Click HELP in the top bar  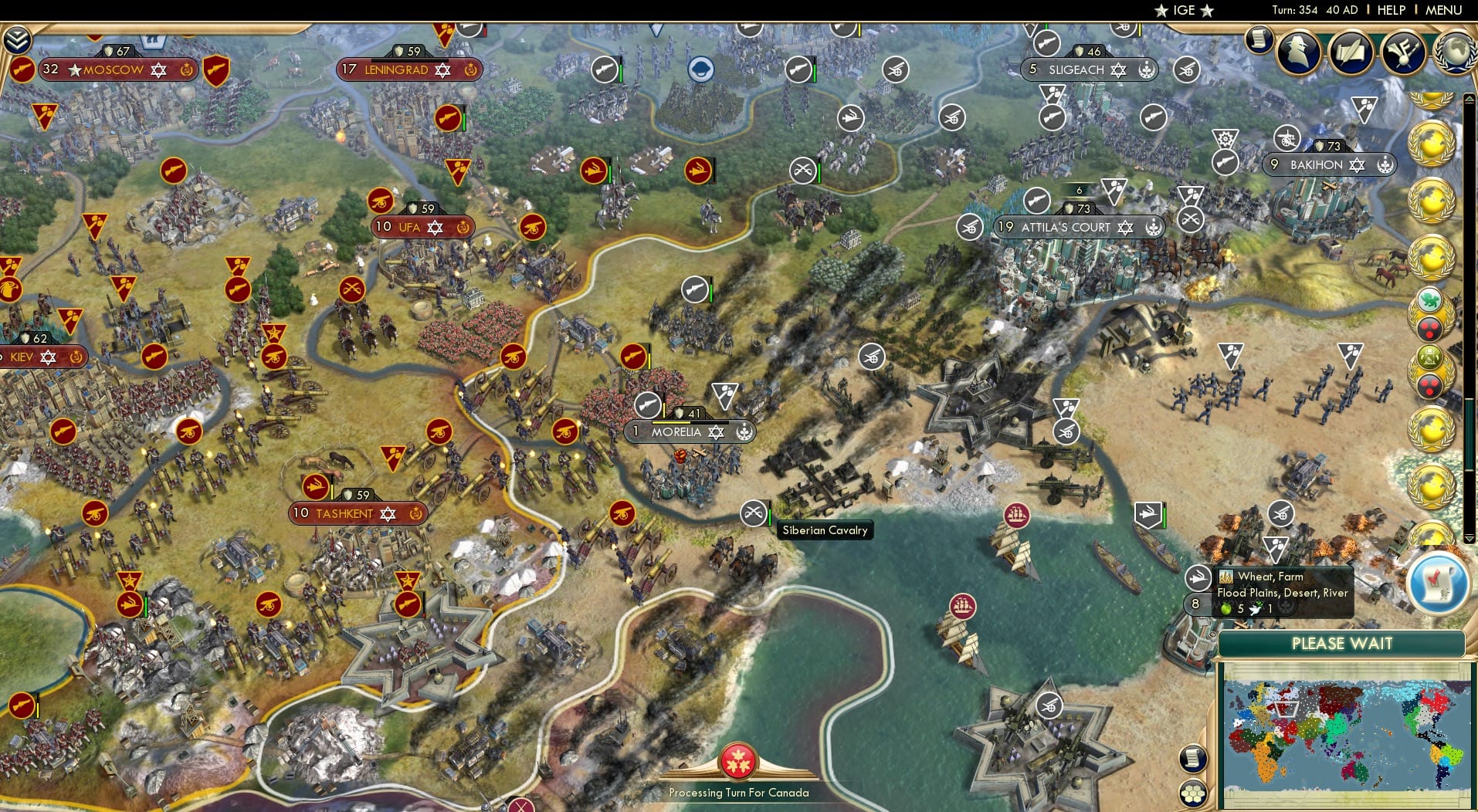point(1390,10)
